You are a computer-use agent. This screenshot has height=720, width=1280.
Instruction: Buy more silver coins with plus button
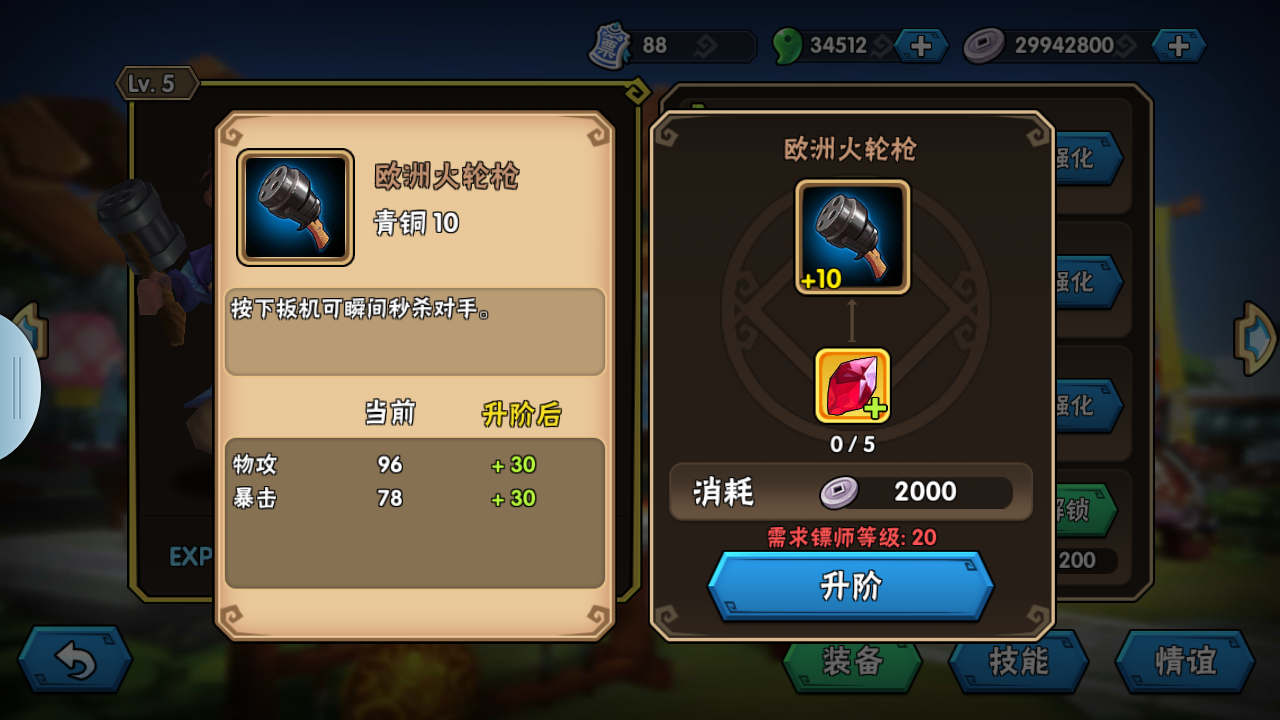(x=1178, y=45)
